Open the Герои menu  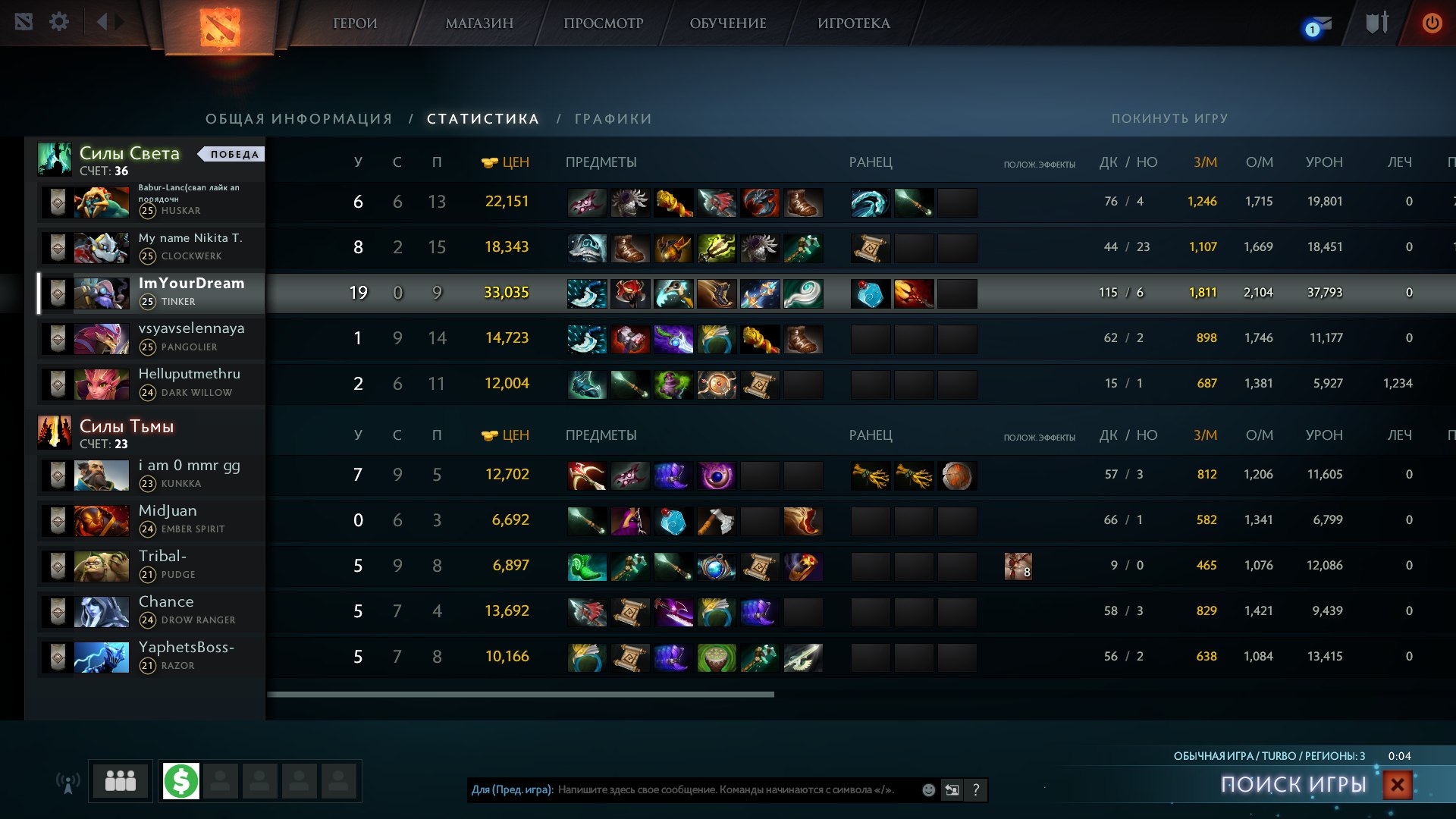(355, 24)
